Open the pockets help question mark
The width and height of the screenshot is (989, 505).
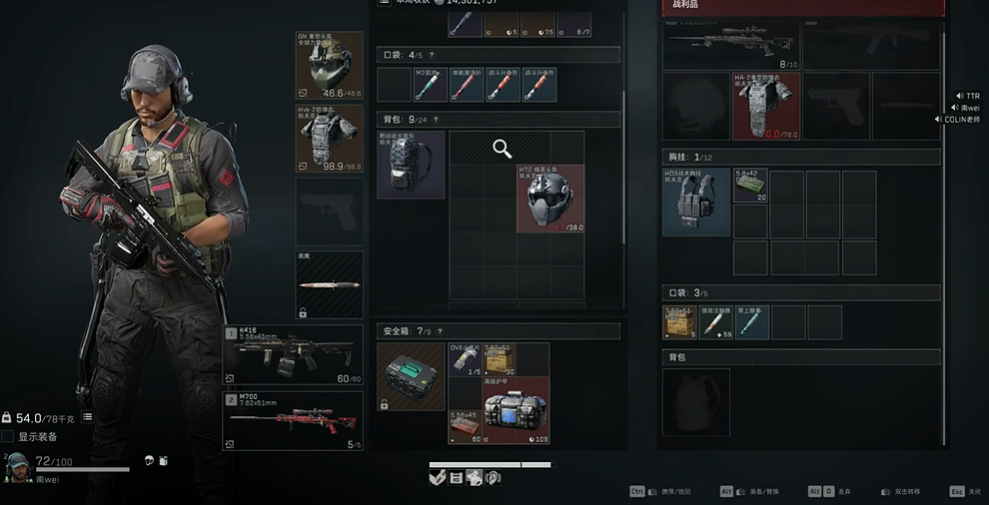pyautogui.click(x=431, y=54)
